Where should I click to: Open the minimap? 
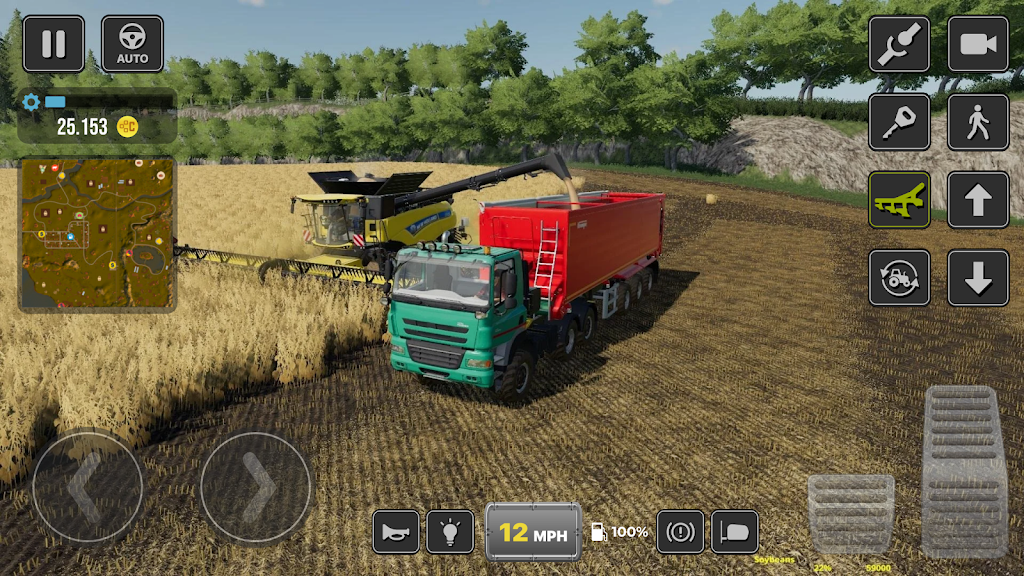coord(97,233)
